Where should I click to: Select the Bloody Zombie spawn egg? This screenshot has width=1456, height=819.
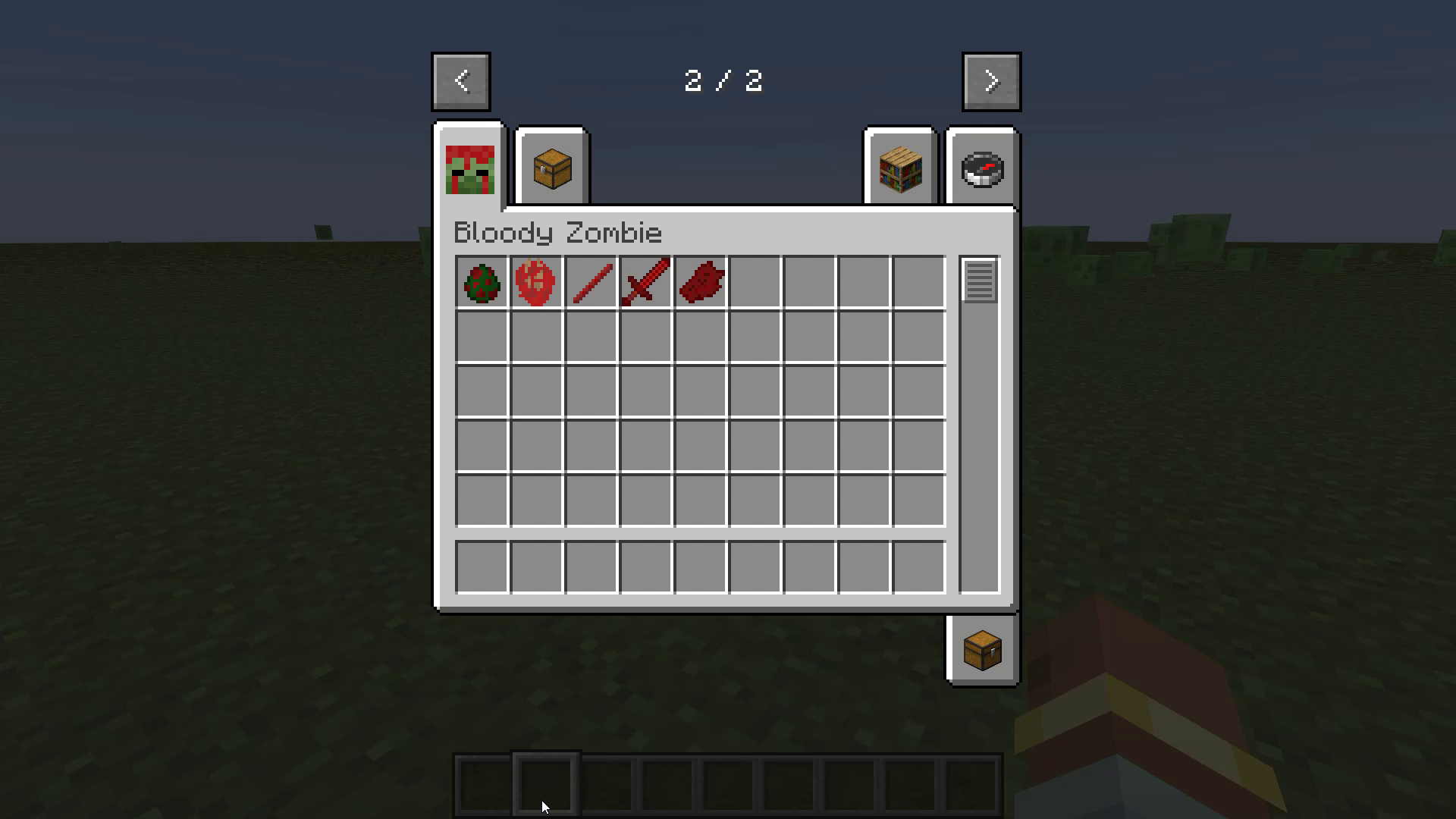[482, 283]
